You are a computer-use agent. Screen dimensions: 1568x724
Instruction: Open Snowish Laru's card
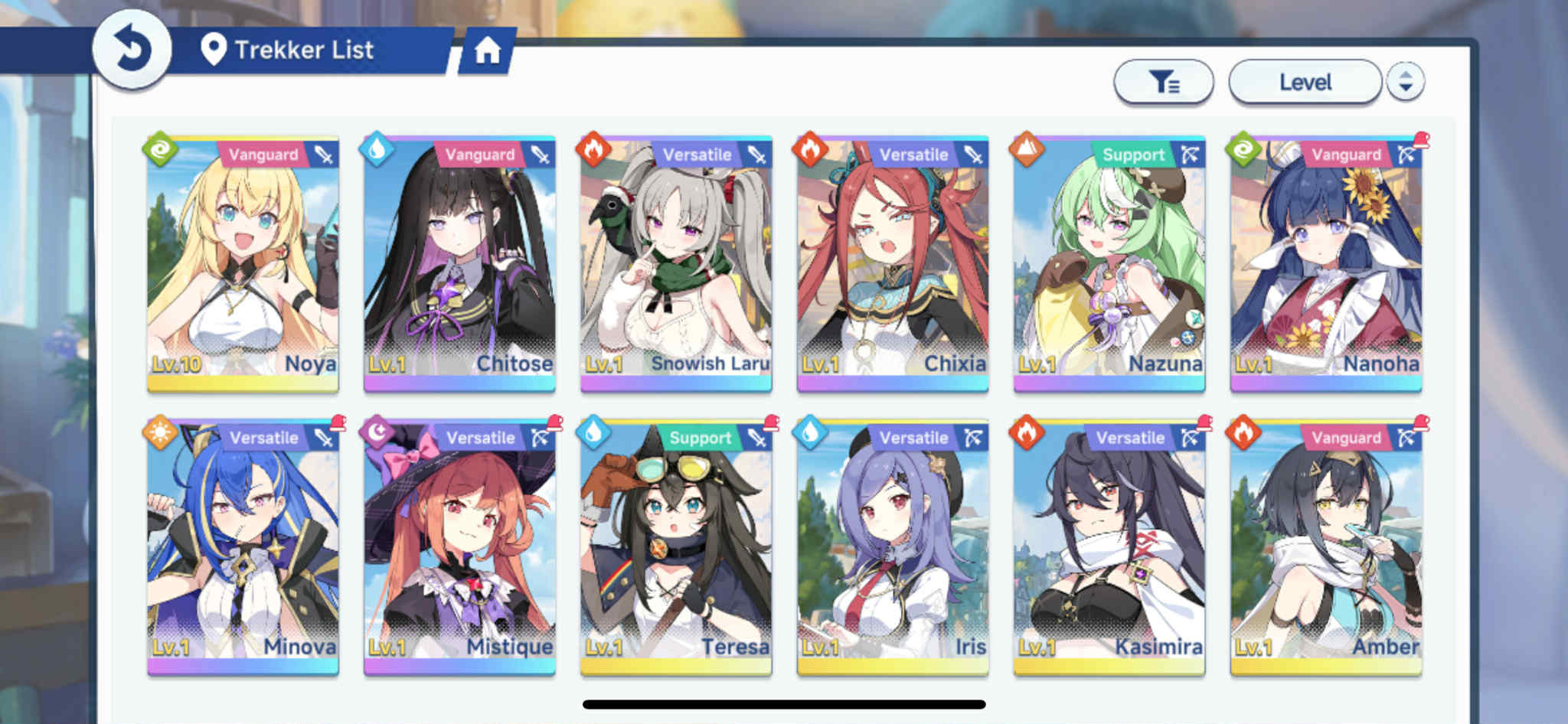tap(676, 264)
